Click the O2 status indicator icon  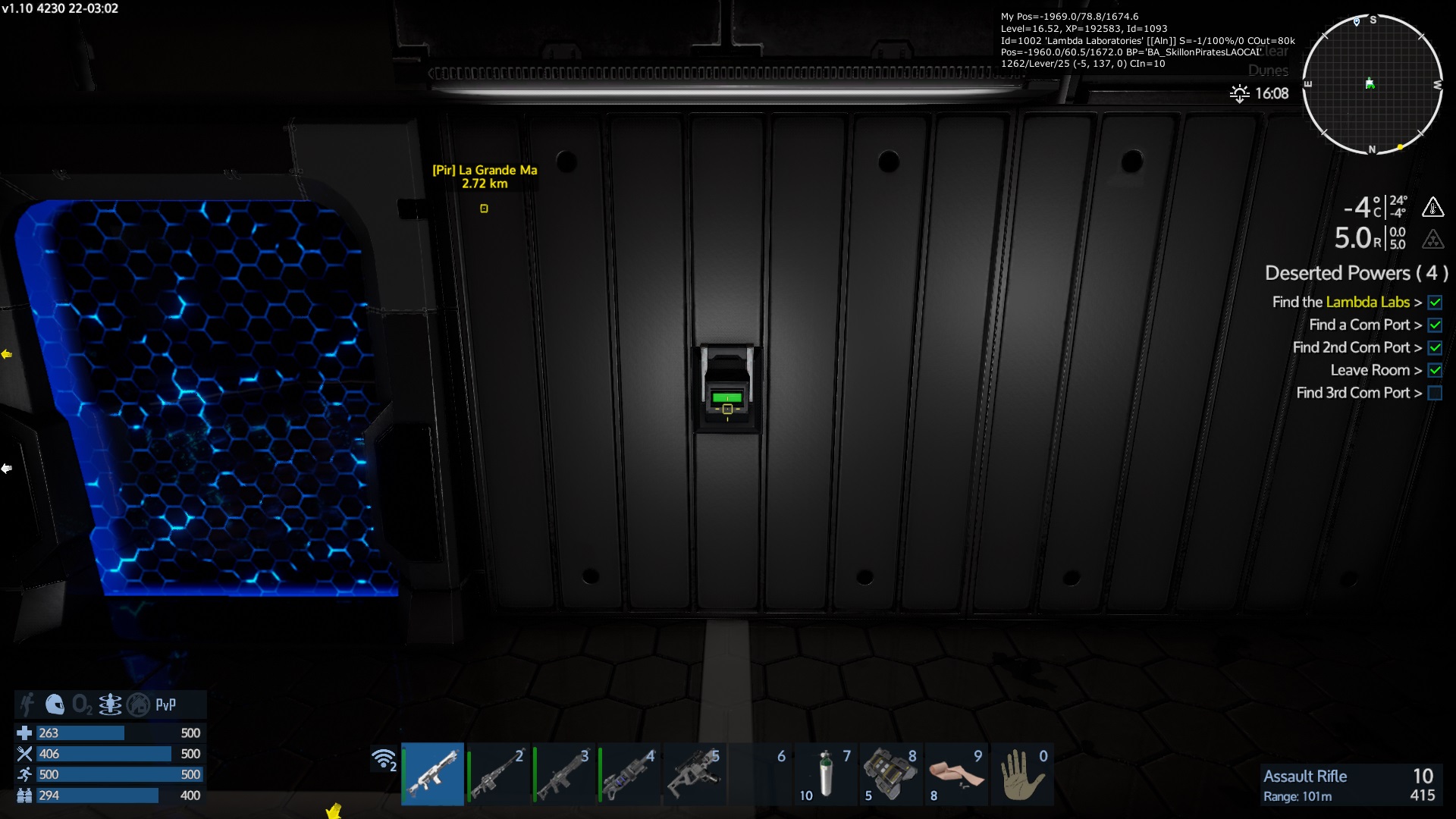82,704
